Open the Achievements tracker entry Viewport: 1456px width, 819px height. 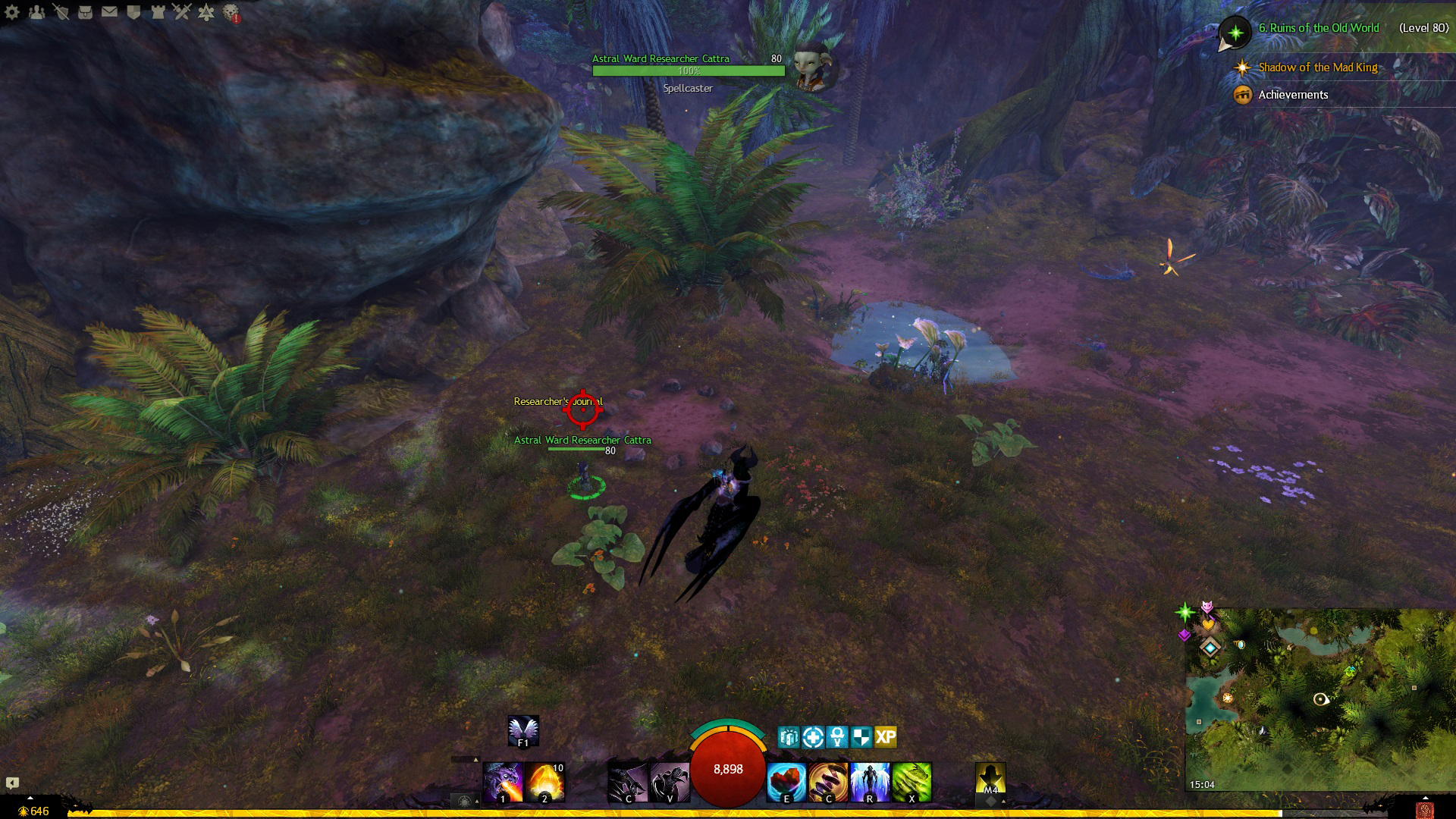[1293, 95]
